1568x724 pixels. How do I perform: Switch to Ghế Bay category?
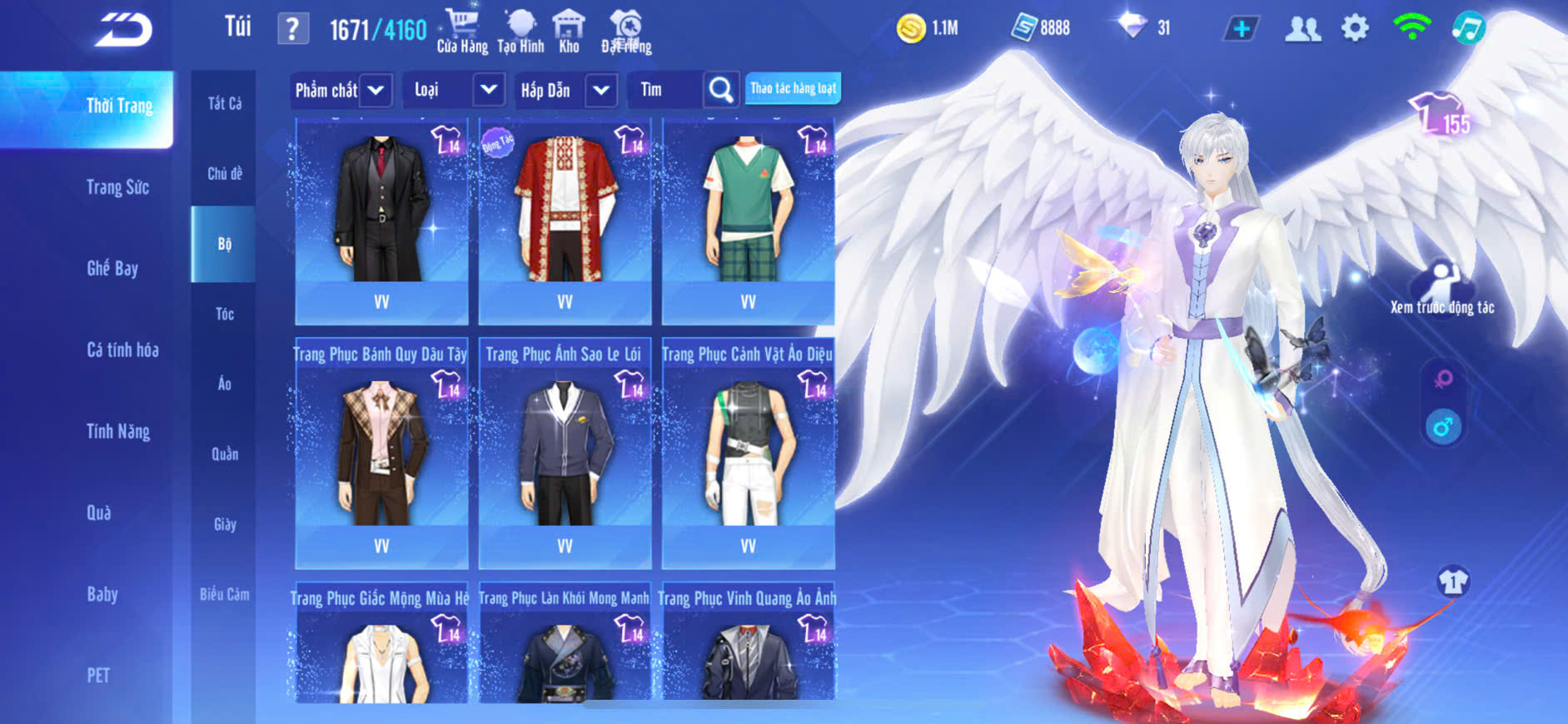[x=112, y=268]
